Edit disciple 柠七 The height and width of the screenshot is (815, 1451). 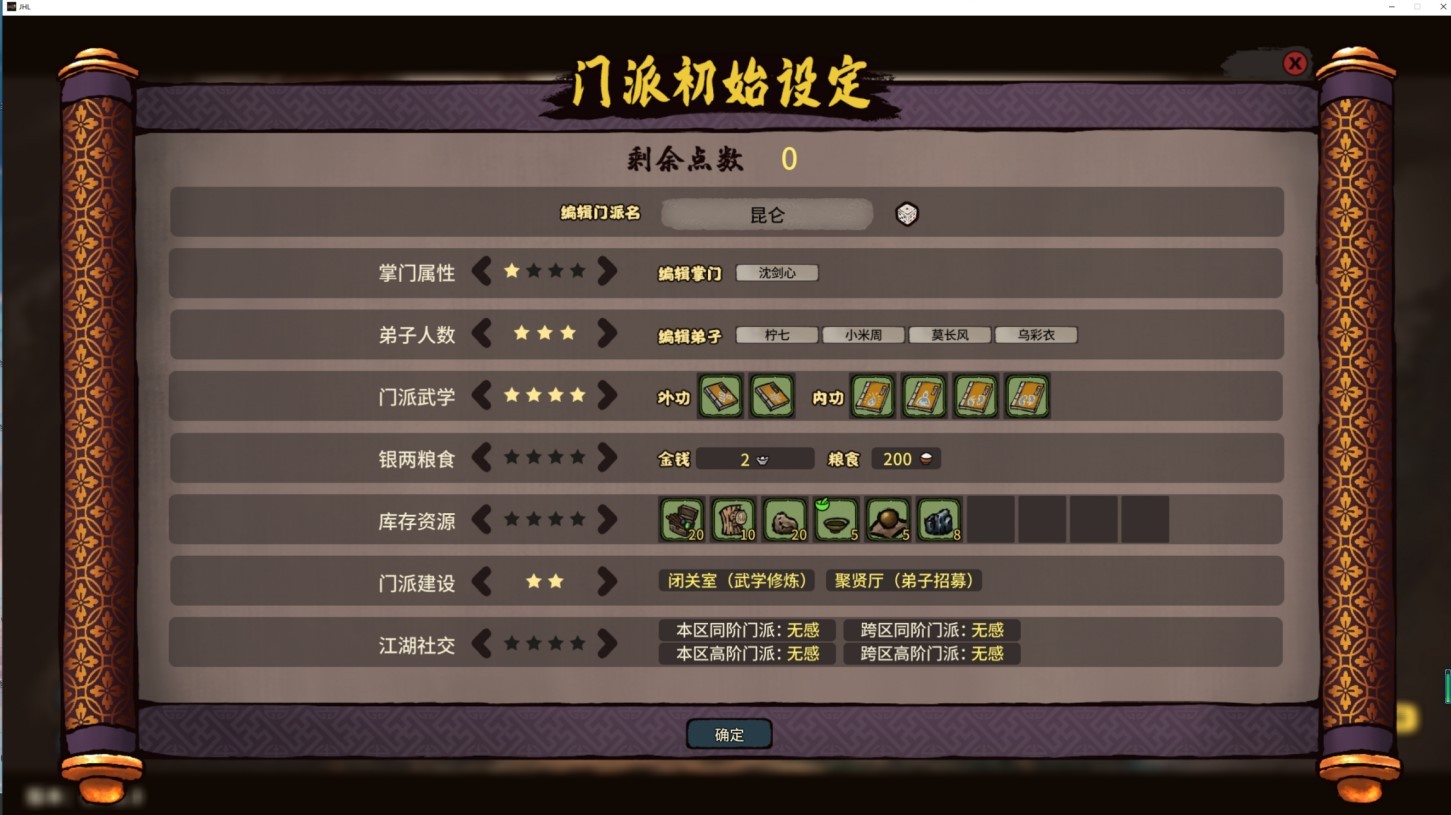775,334
